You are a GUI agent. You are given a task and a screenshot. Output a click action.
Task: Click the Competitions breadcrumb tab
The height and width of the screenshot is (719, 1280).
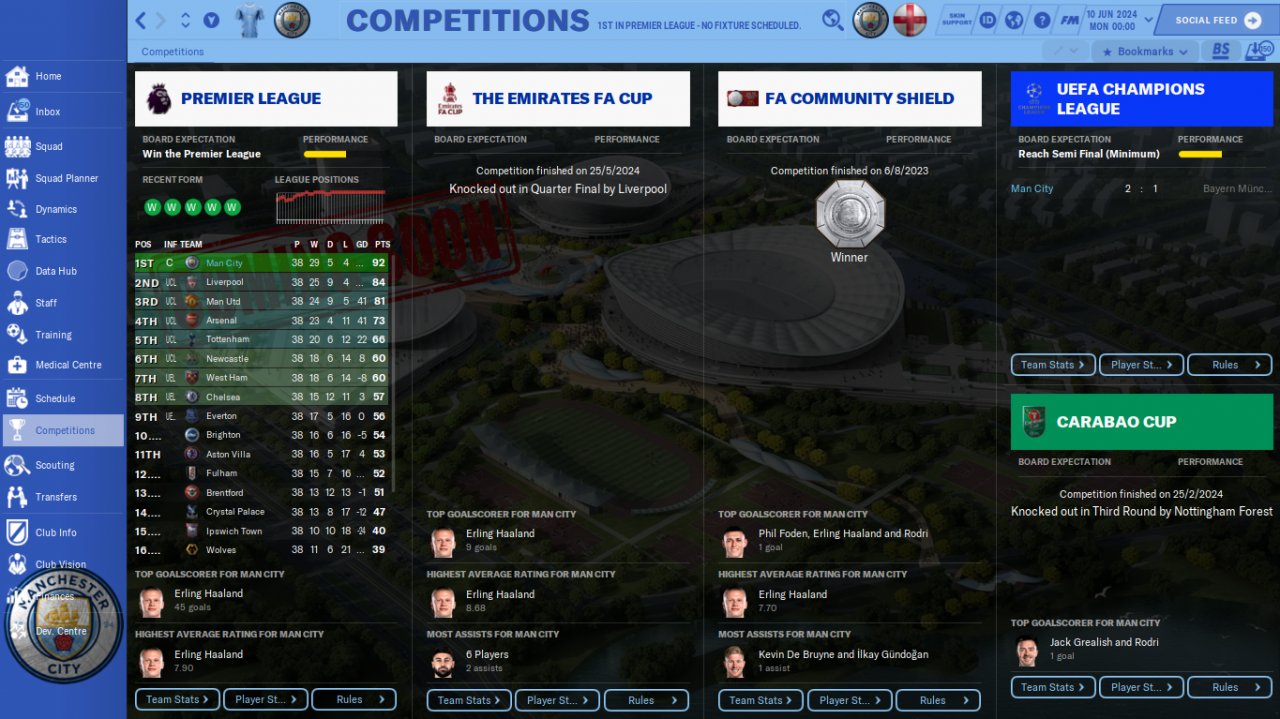tap(172, 52)
